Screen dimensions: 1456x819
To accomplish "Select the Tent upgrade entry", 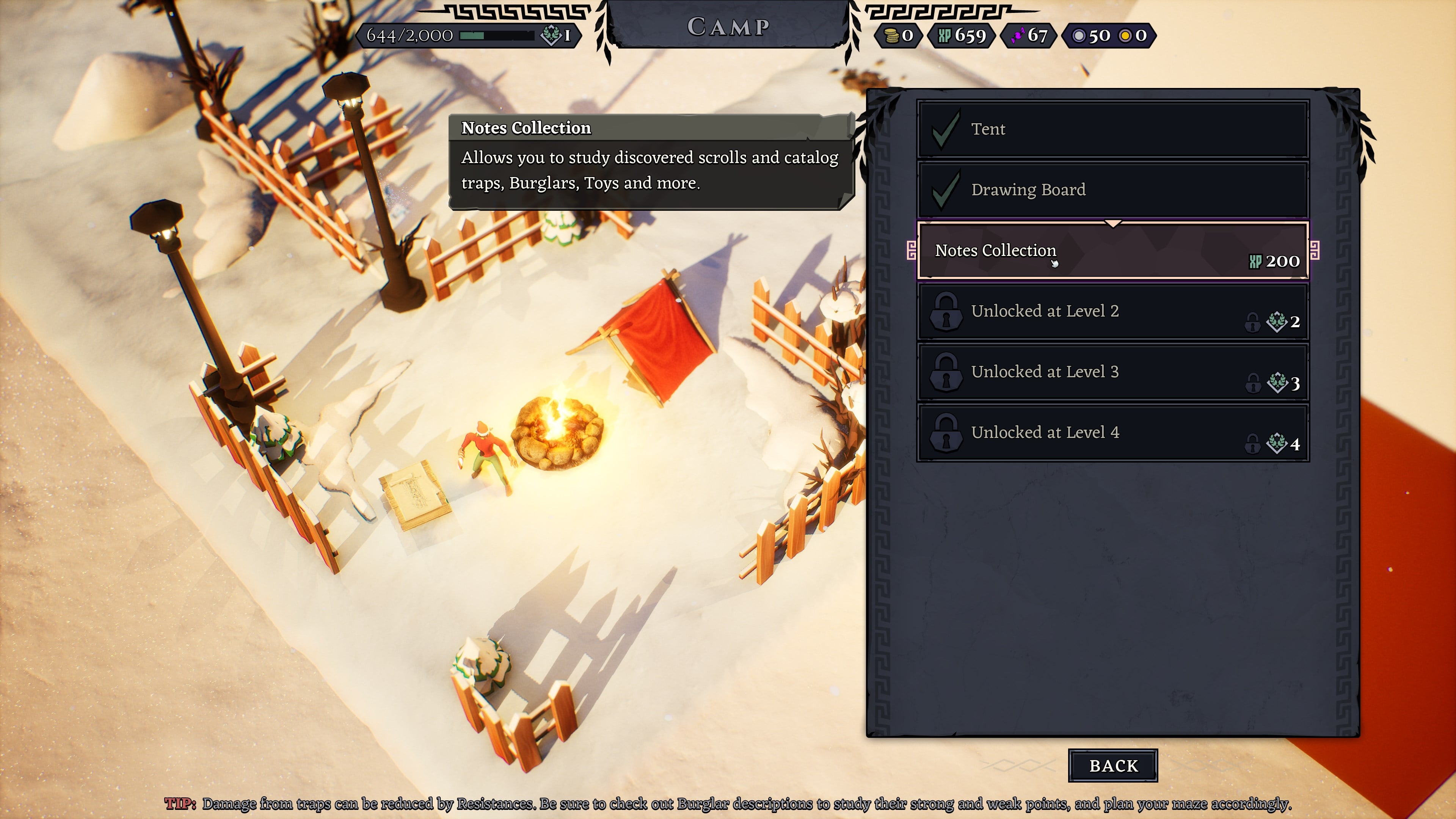I will (1112, 129).
